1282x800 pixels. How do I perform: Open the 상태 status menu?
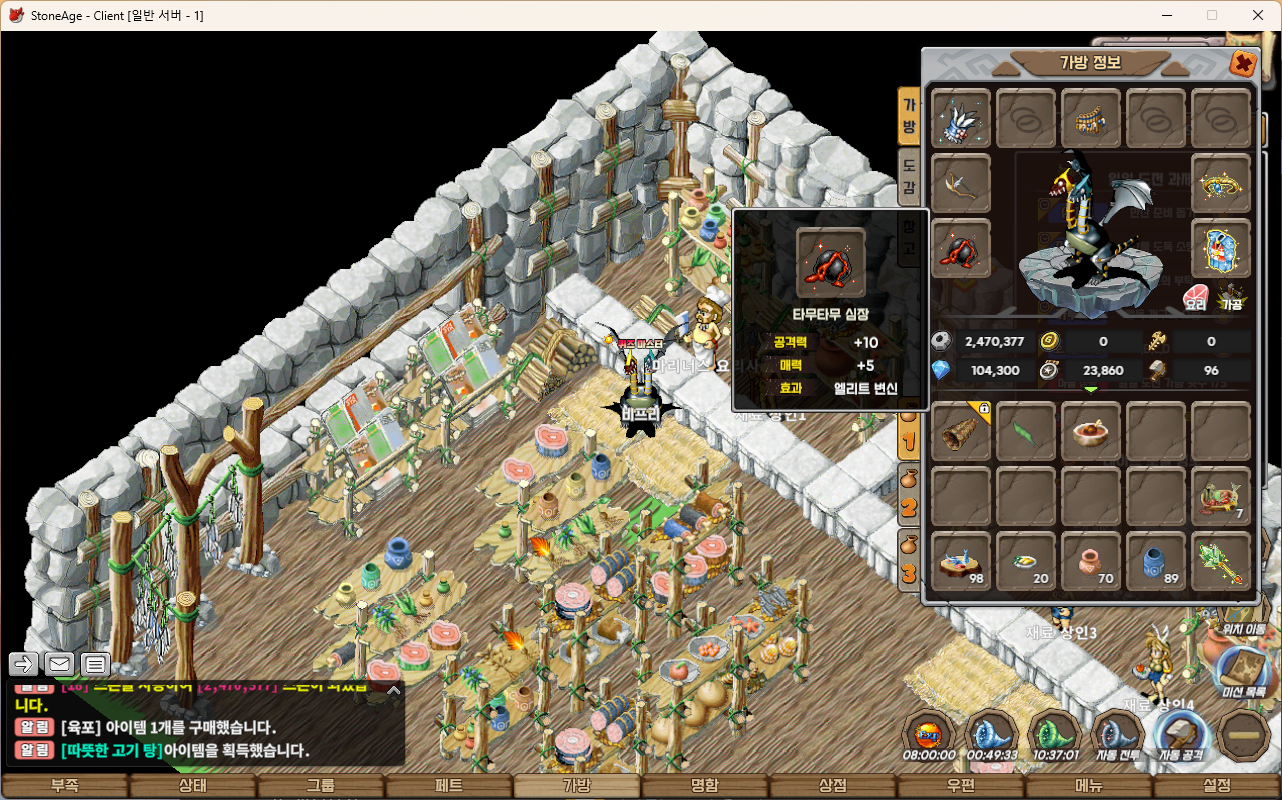point(193,786)
